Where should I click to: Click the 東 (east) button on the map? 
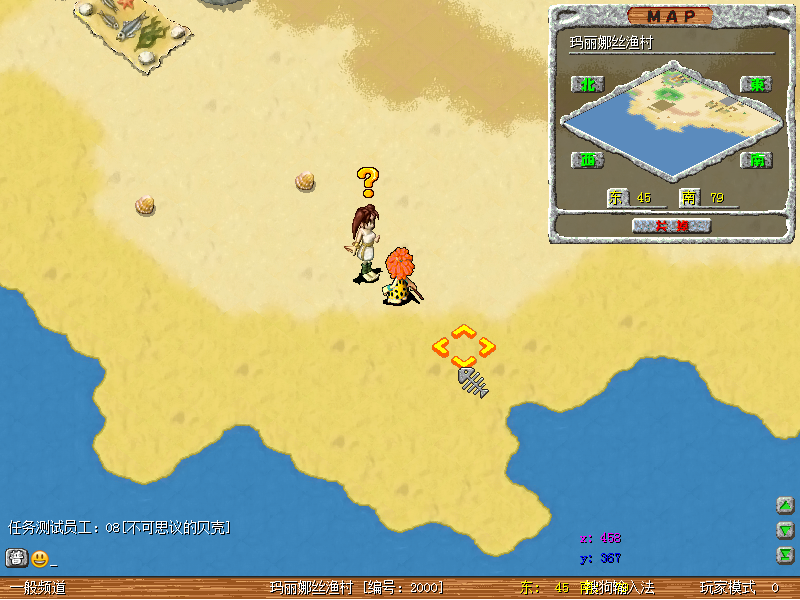[757, 84]
